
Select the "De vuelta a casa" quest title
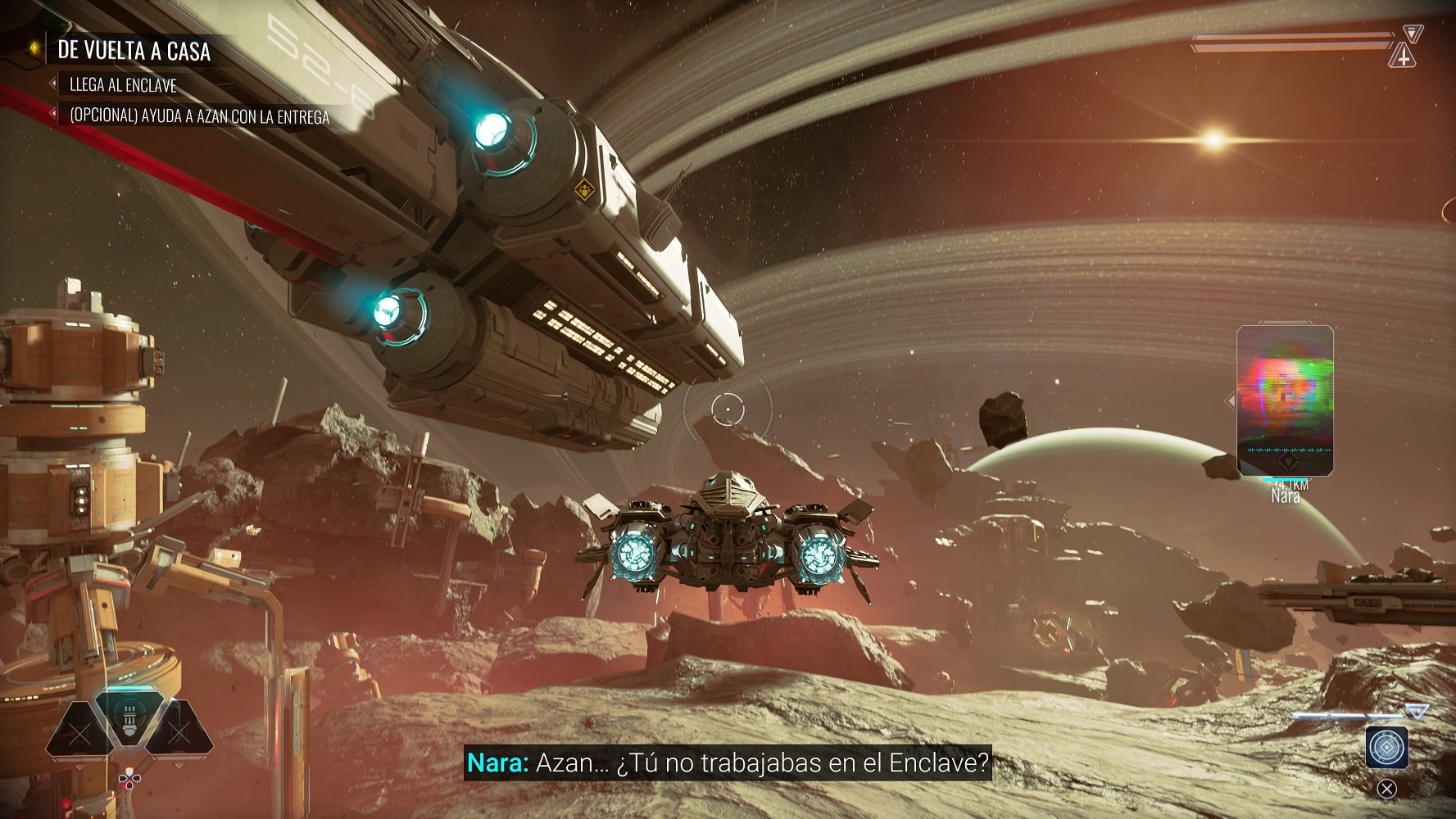(x=134, y=51)
